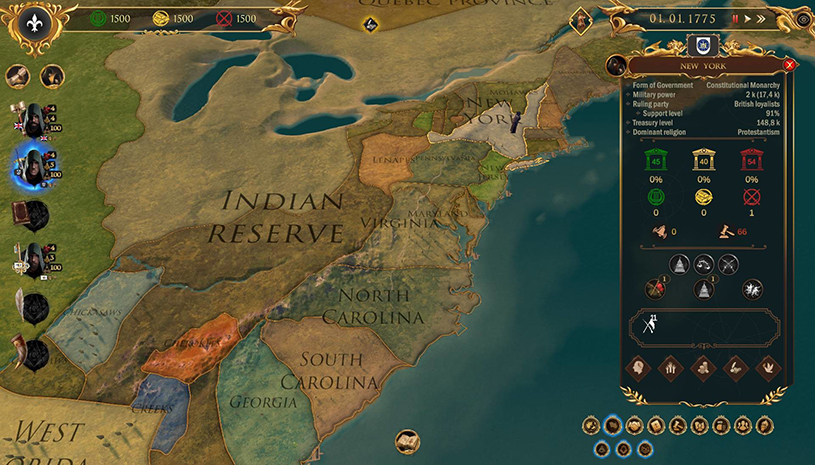This screenshot has width=815, height=465.
Task: Set game speed to normal play
Action: [748, 18]
